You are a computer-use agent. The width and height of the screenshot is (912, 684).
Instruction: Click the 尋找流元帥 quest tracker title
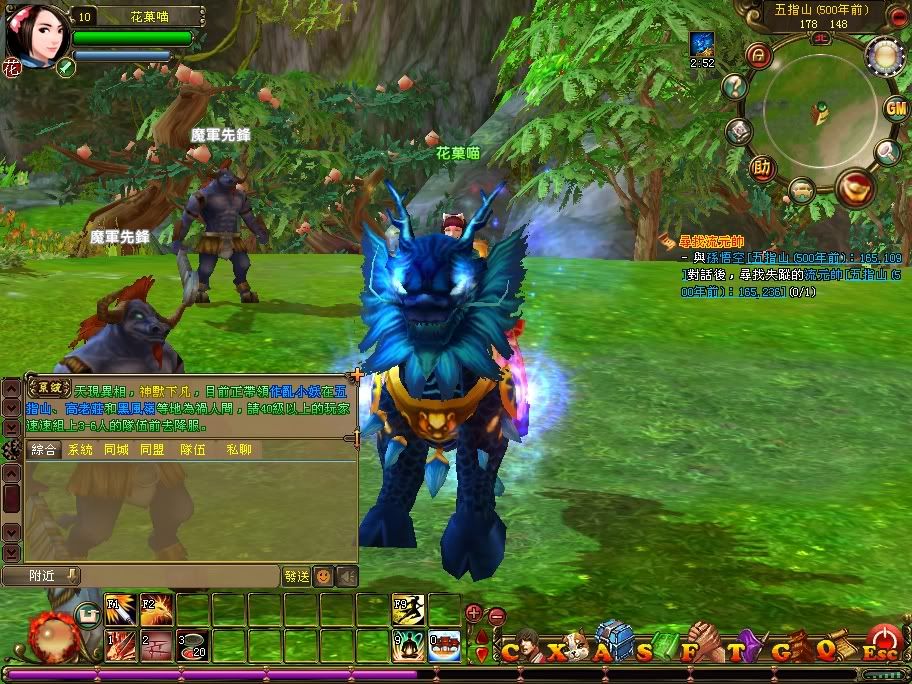[x=712, y=241]
